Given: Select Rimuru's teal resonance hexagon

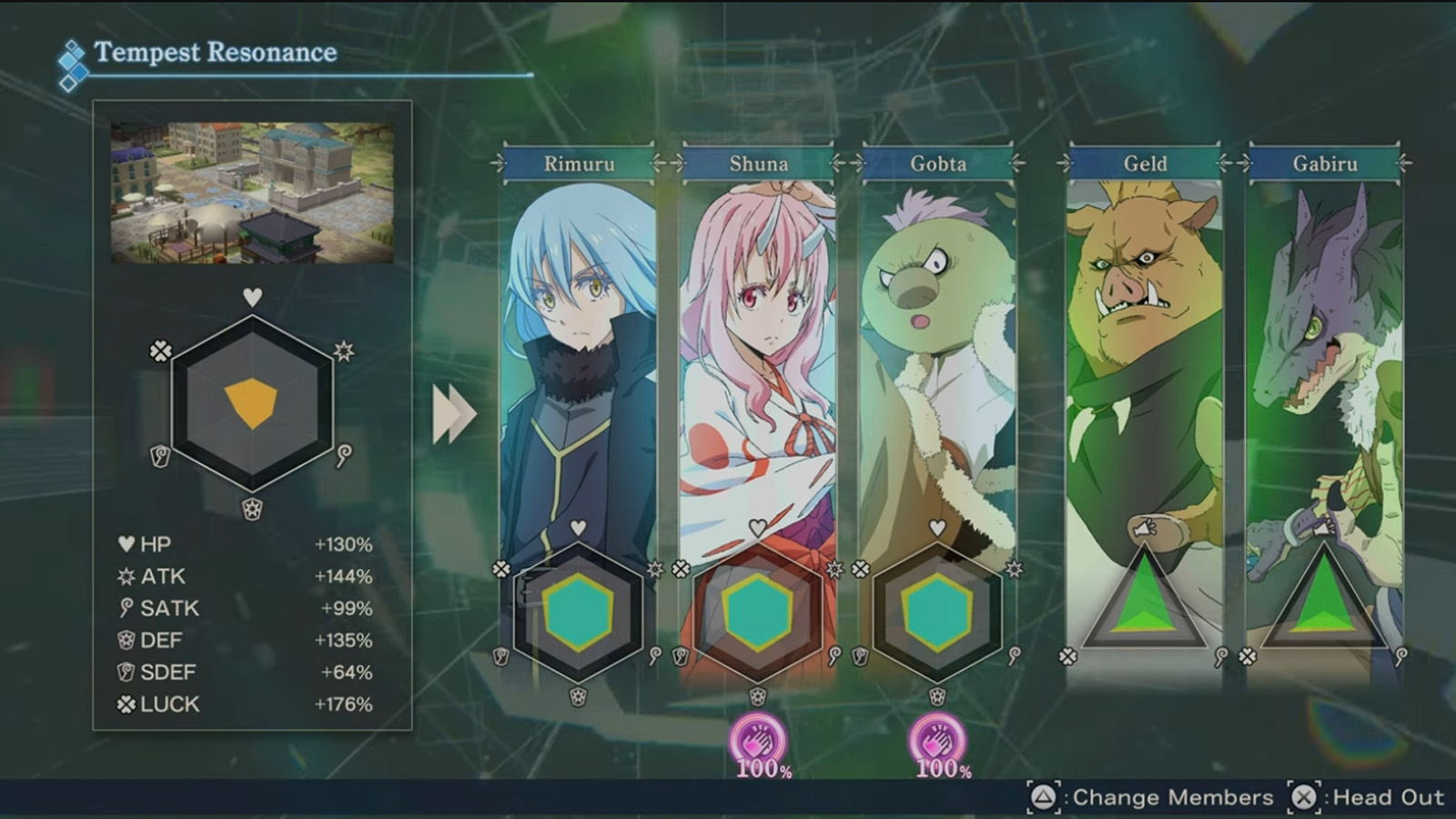Looking at the screenshot, I should (576, 612).
